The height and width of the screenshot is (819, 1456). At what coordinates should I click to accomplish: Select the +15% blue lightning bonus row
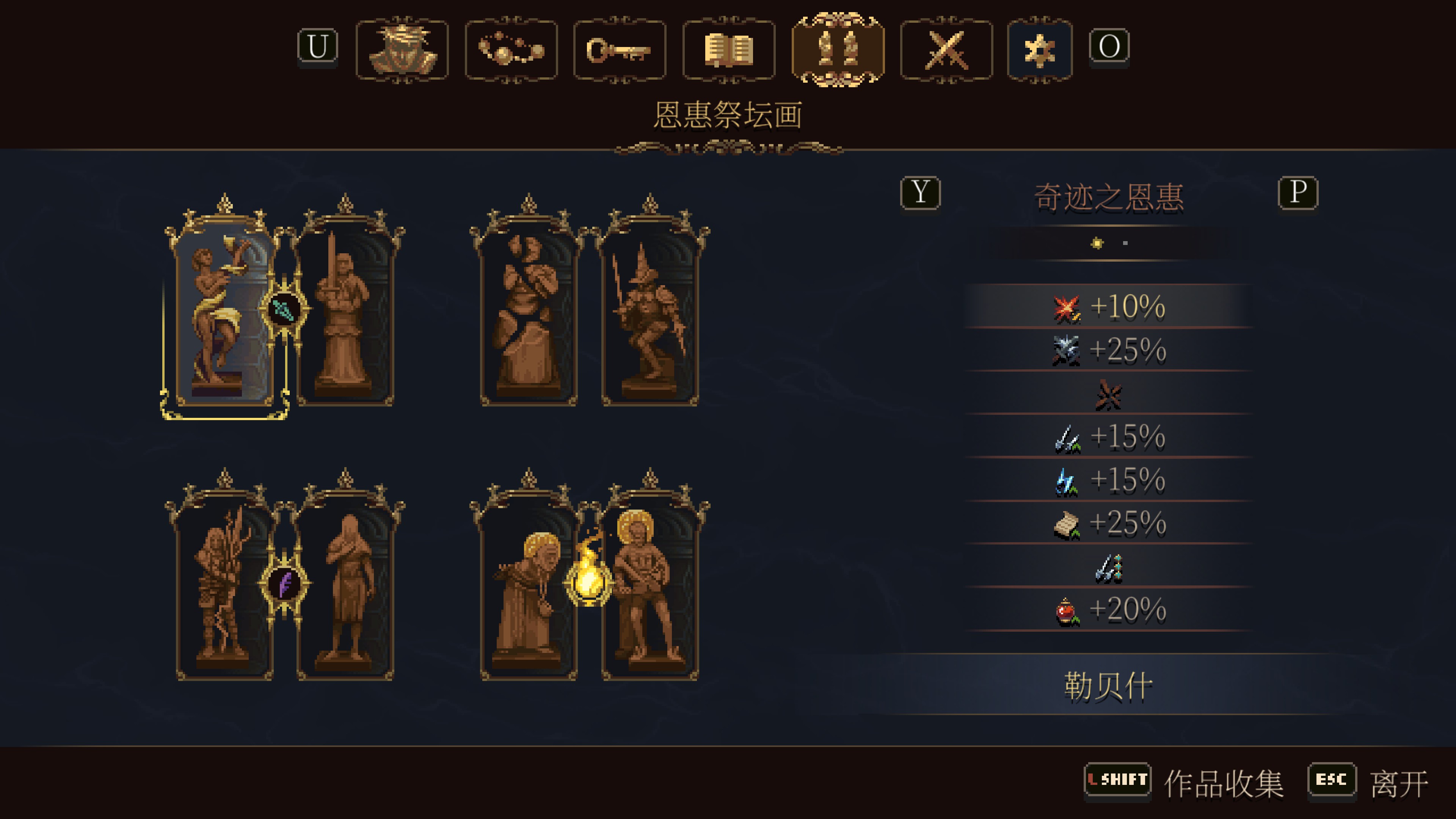(1108, 480)
